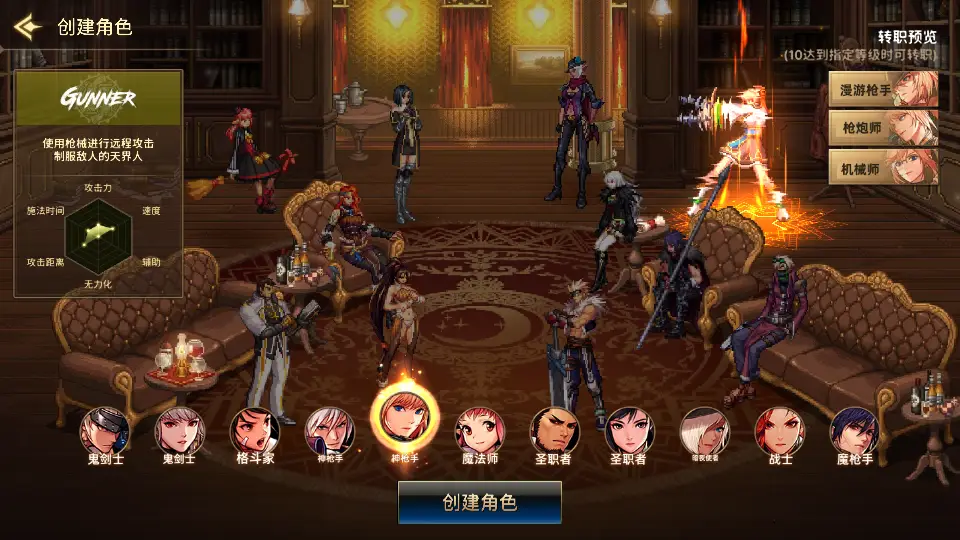The height and width of the screenshot is (540, 960).
Task: Select the white-haired 暗夜使者 portrait
Action: 704,430
